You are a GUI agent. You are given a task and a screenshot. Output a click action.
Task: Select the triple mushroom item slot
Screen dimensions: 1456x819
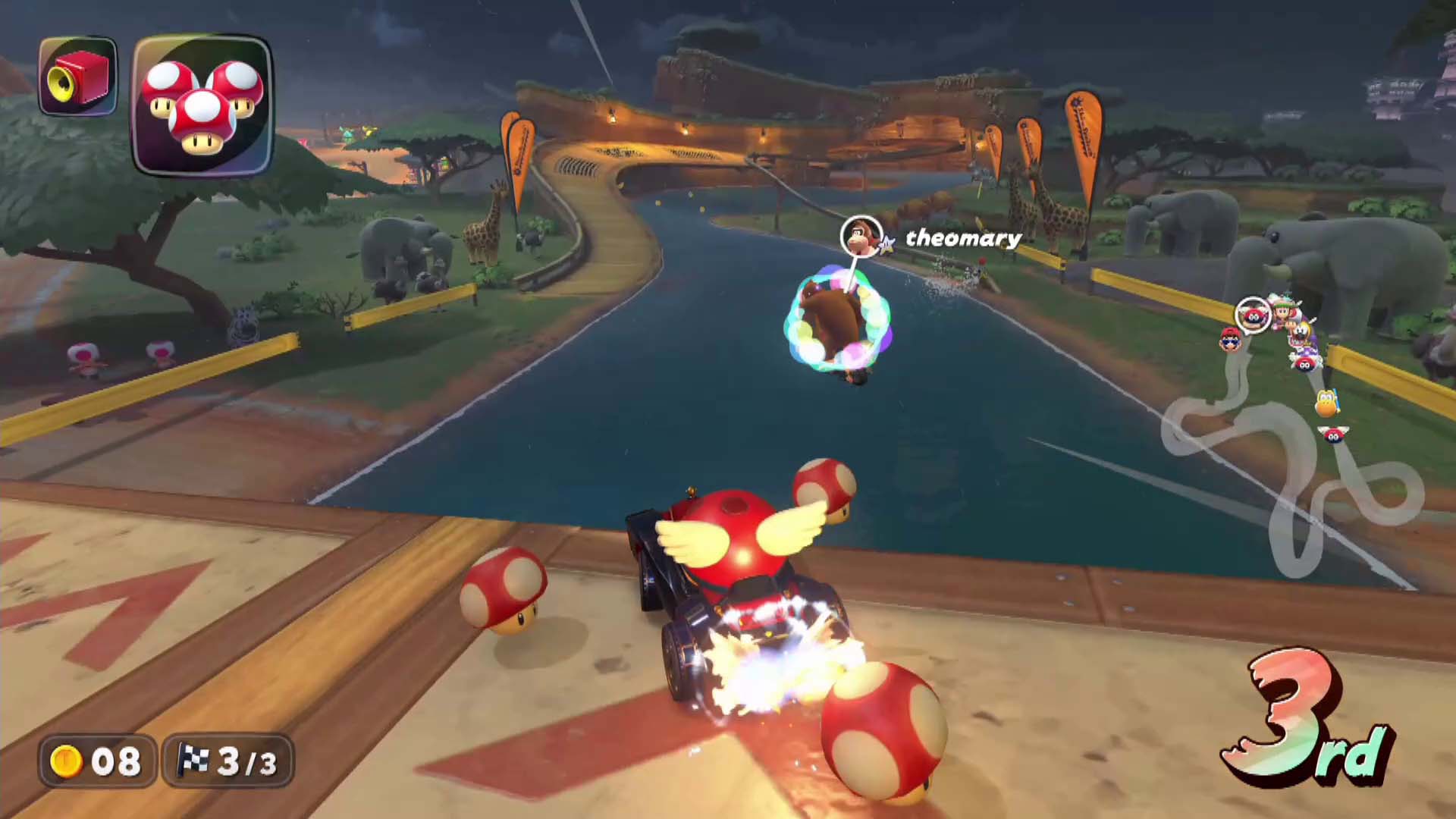tap(202, 105)
